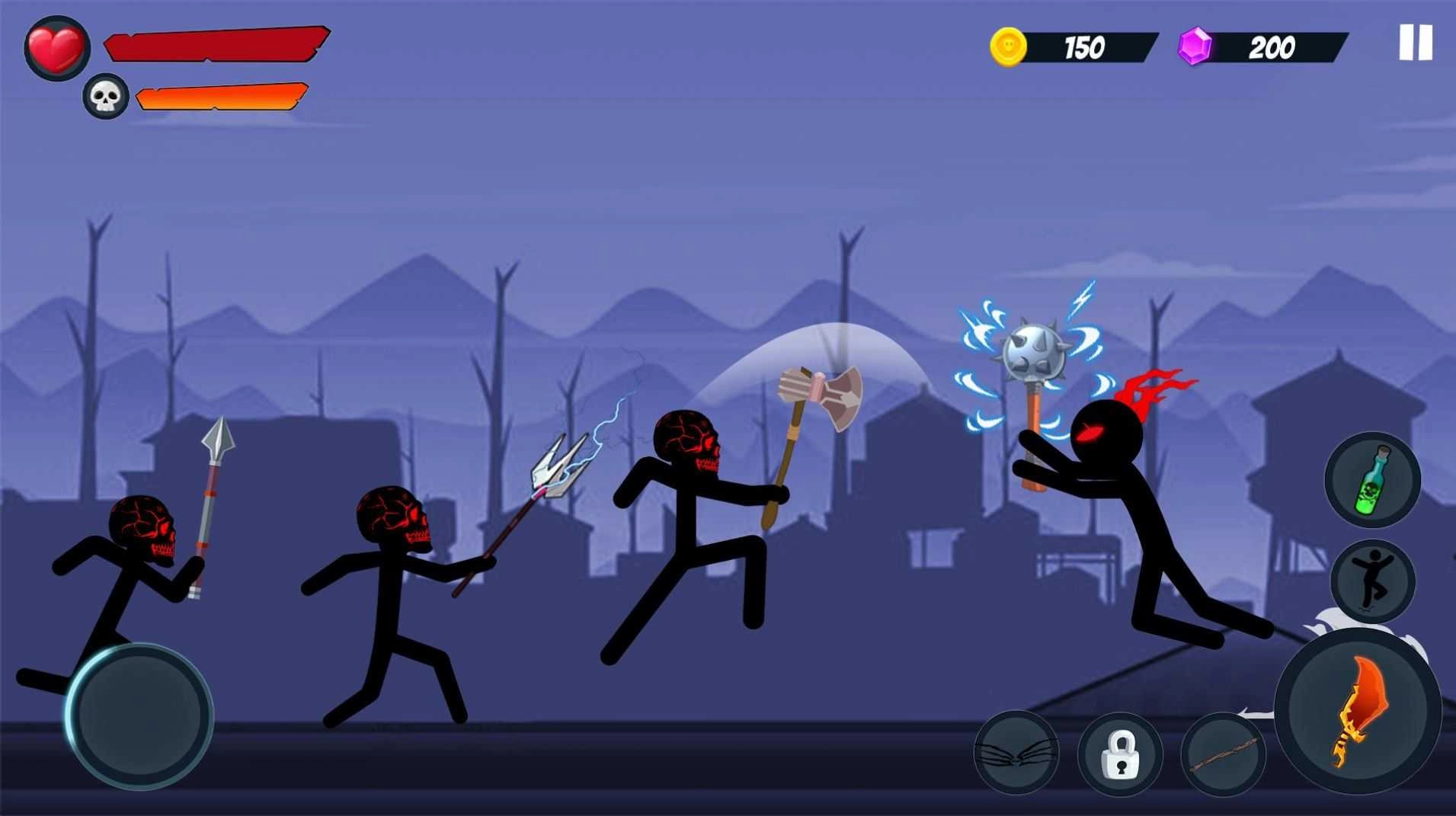
Task: Tap the orange sword attack button
Action: [1364, 715]
